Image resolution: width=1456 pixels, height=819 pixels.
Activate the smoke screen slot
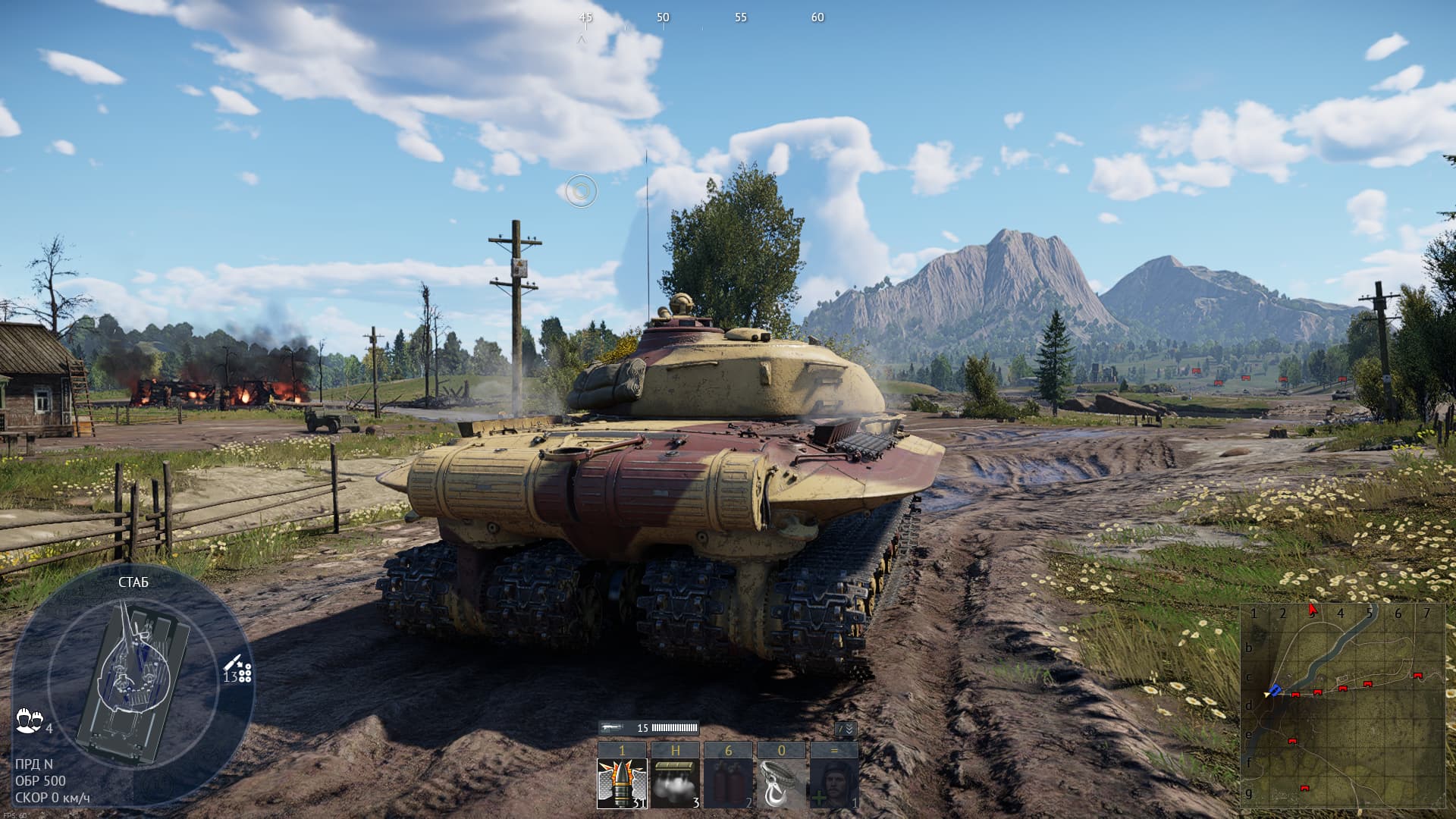point(675,783)
